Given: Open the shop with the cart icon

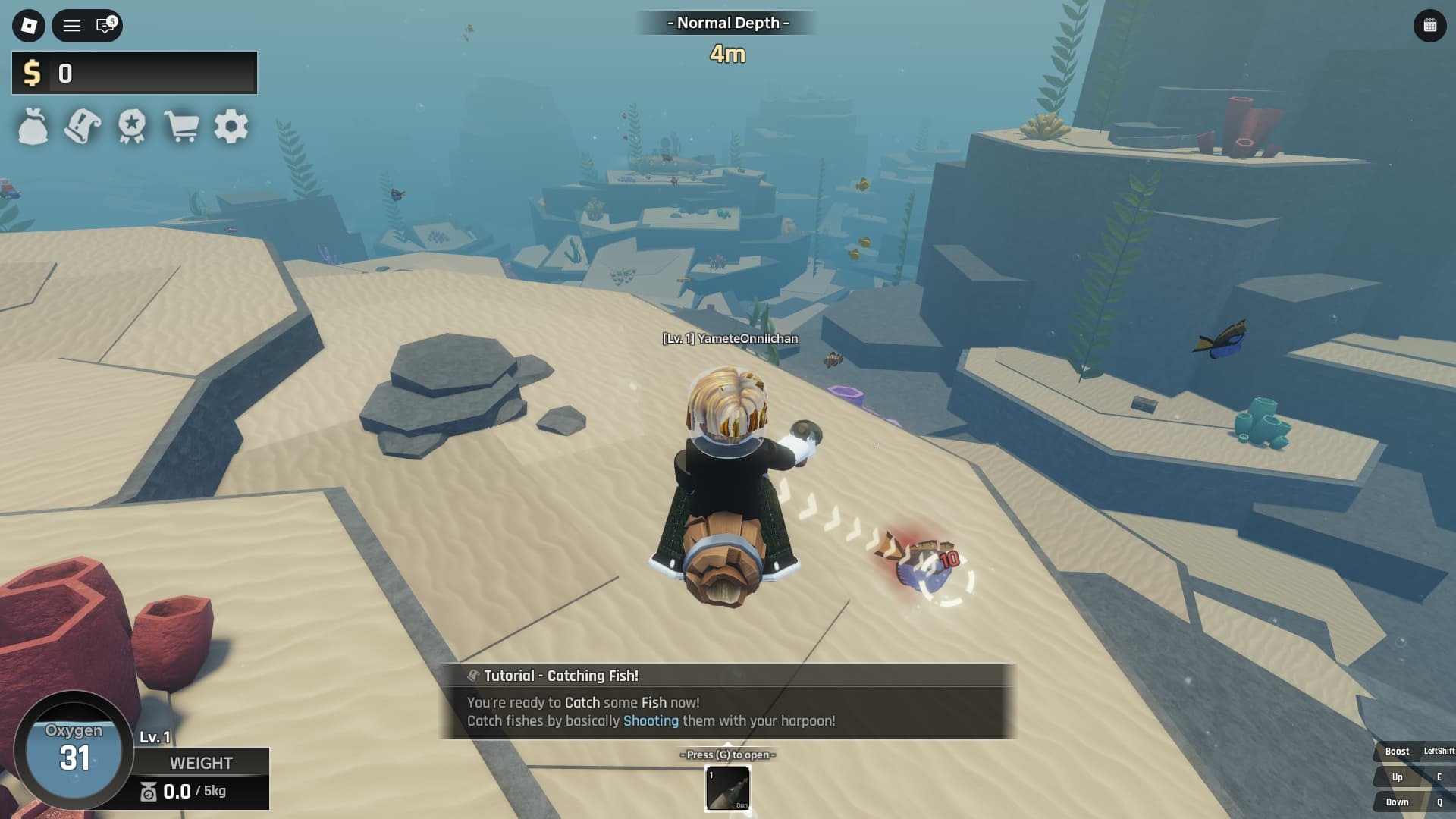Looking at the screenshot, I should 181,127.
